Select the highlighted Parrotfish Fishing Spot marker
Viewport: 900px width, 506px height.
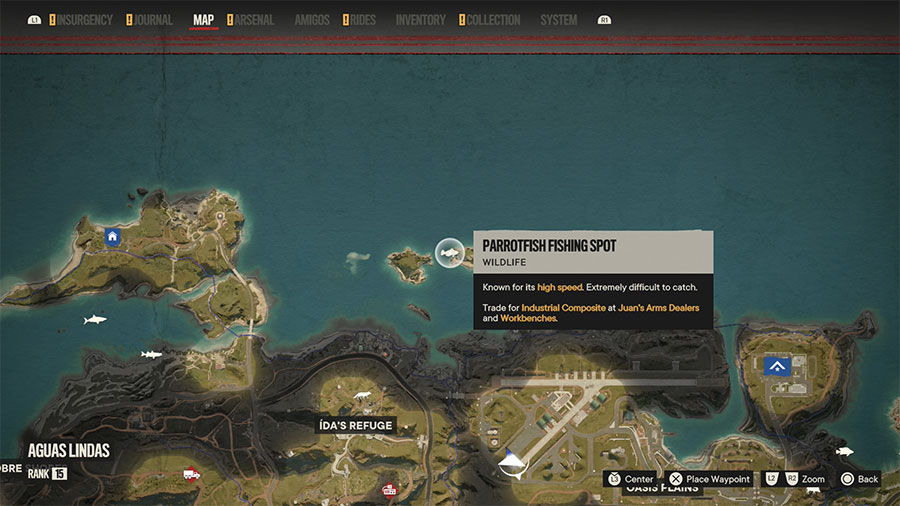(x=450, y=253)
